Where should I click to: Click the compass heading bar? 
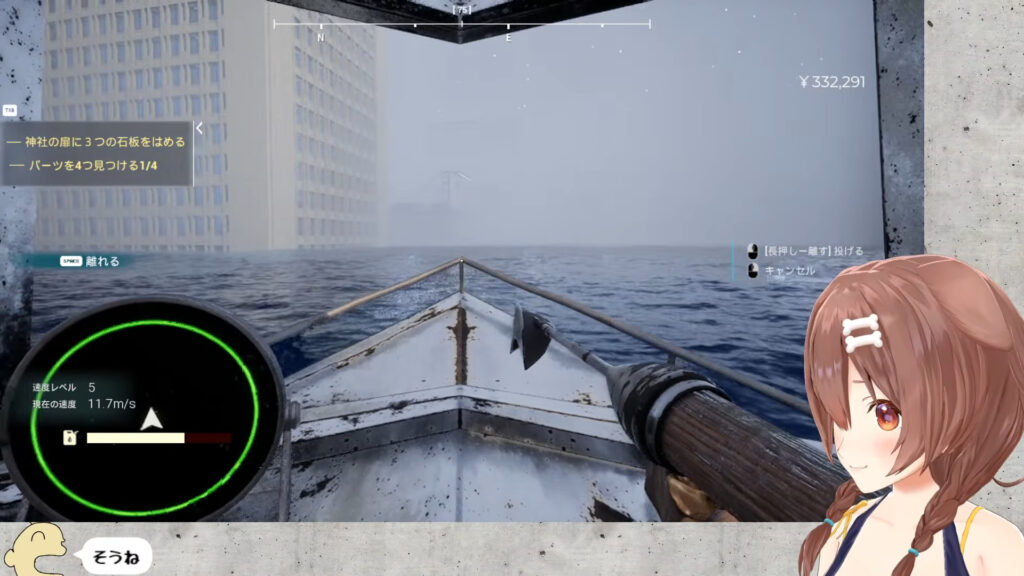click(x=461, y=24)
